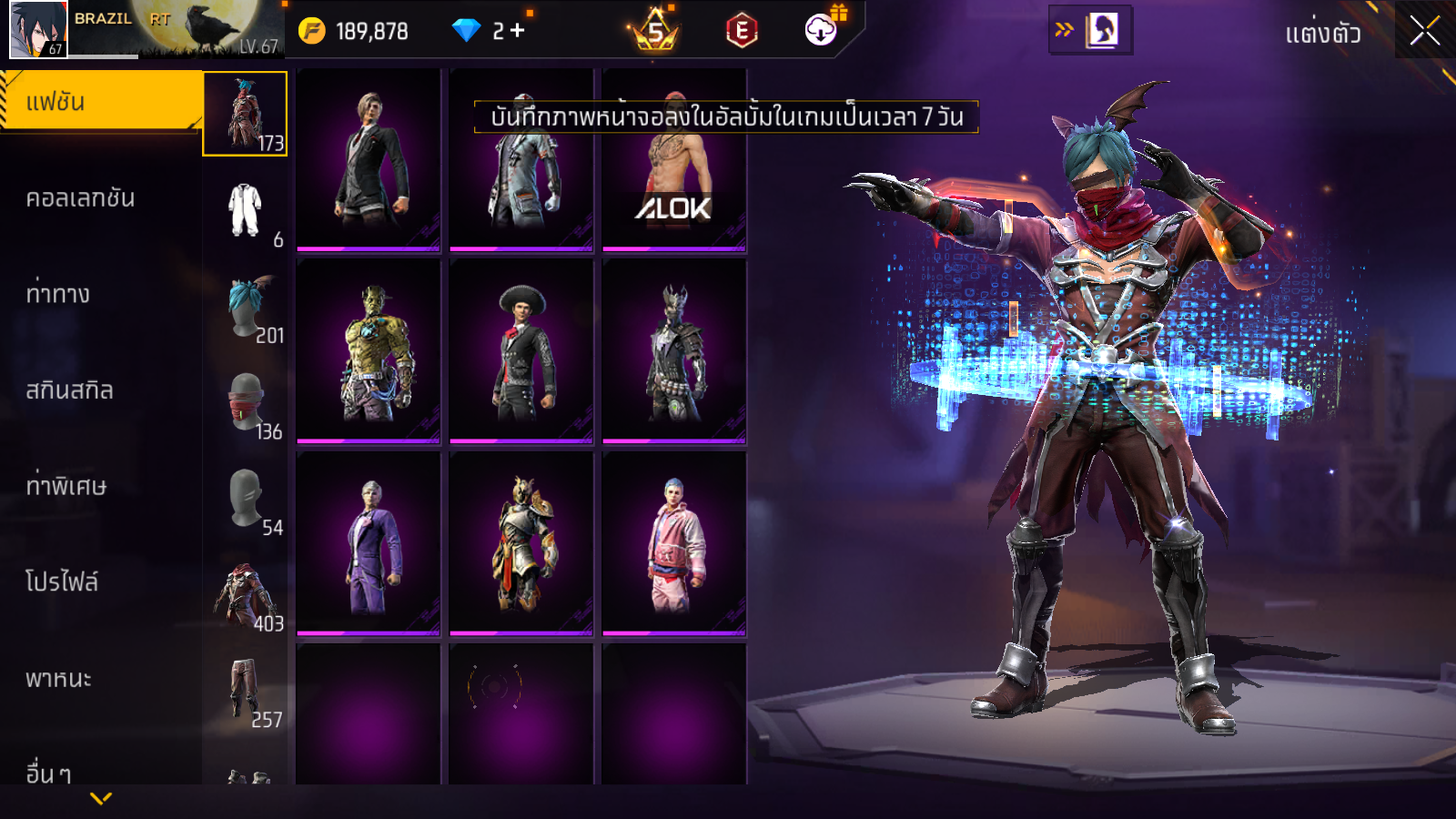Open the สกินสกิล skill skin tab
Viewport: 1456px width, 819px height.
[70, 390]
